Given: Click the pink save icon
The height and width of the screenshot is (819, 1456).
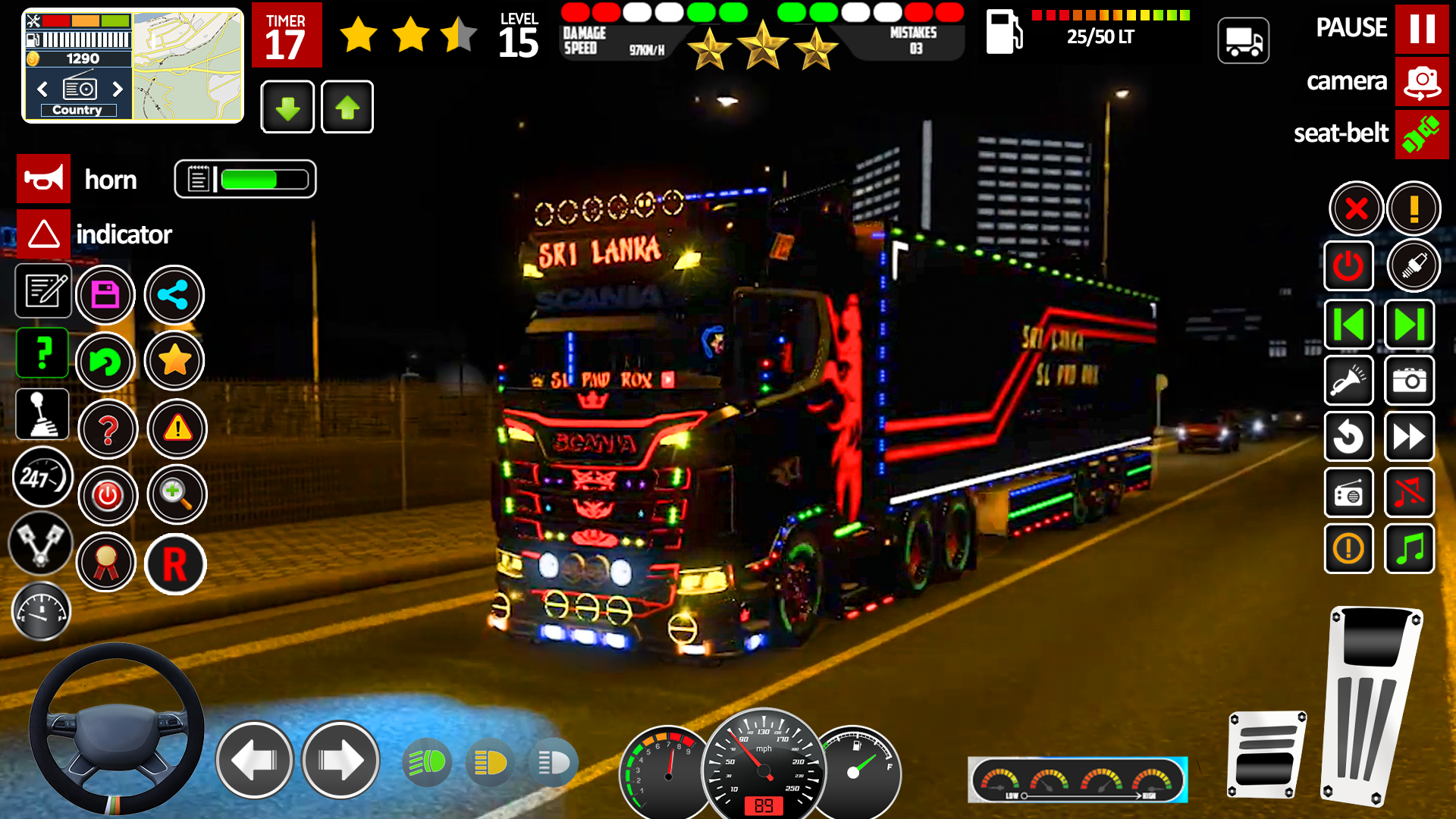Looking at the screenshot, I should click(106, 295).
